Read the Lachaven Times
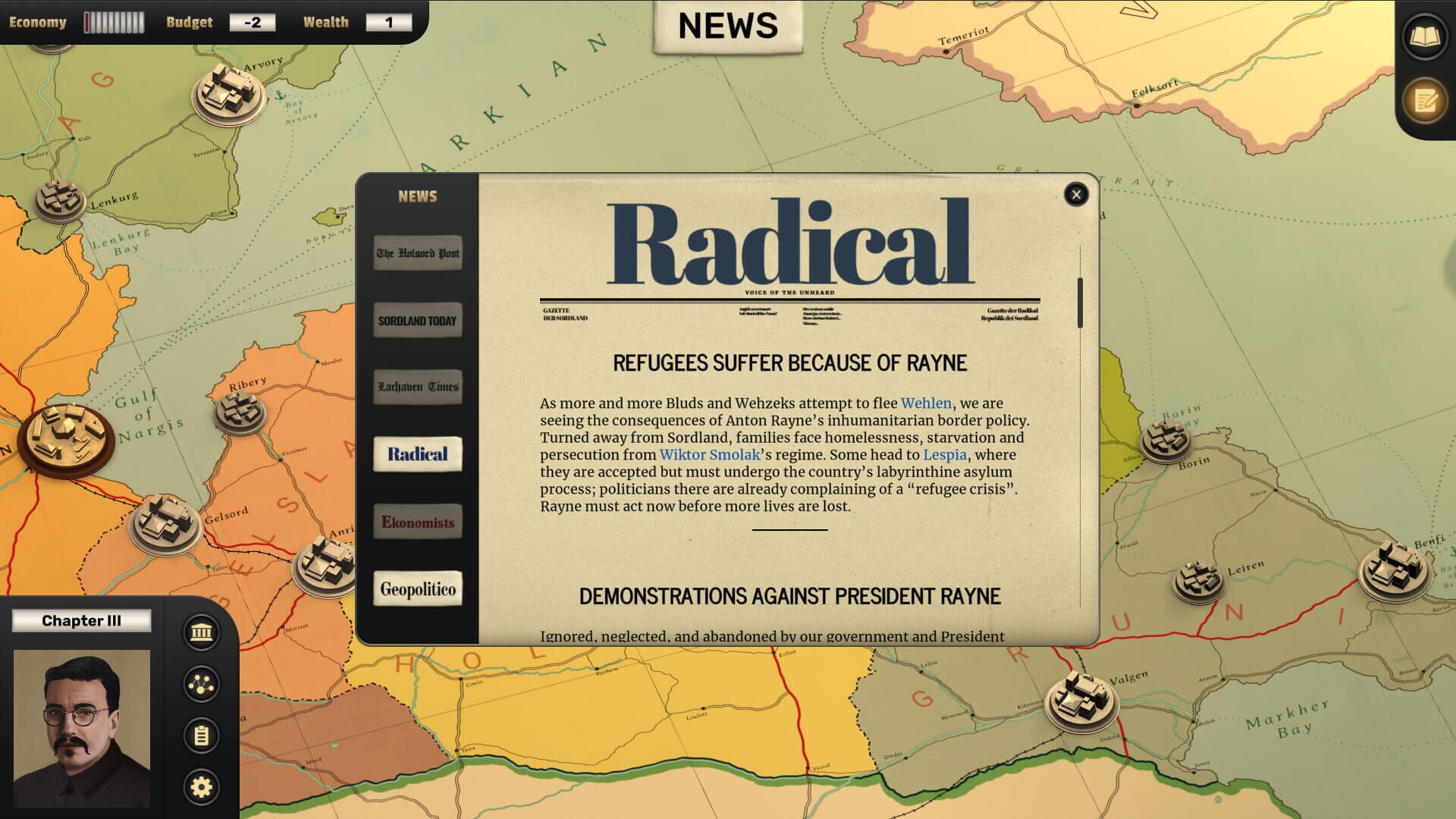Image resolution: width=1456 pixels, height=819 pixels. tap(417, 387)
